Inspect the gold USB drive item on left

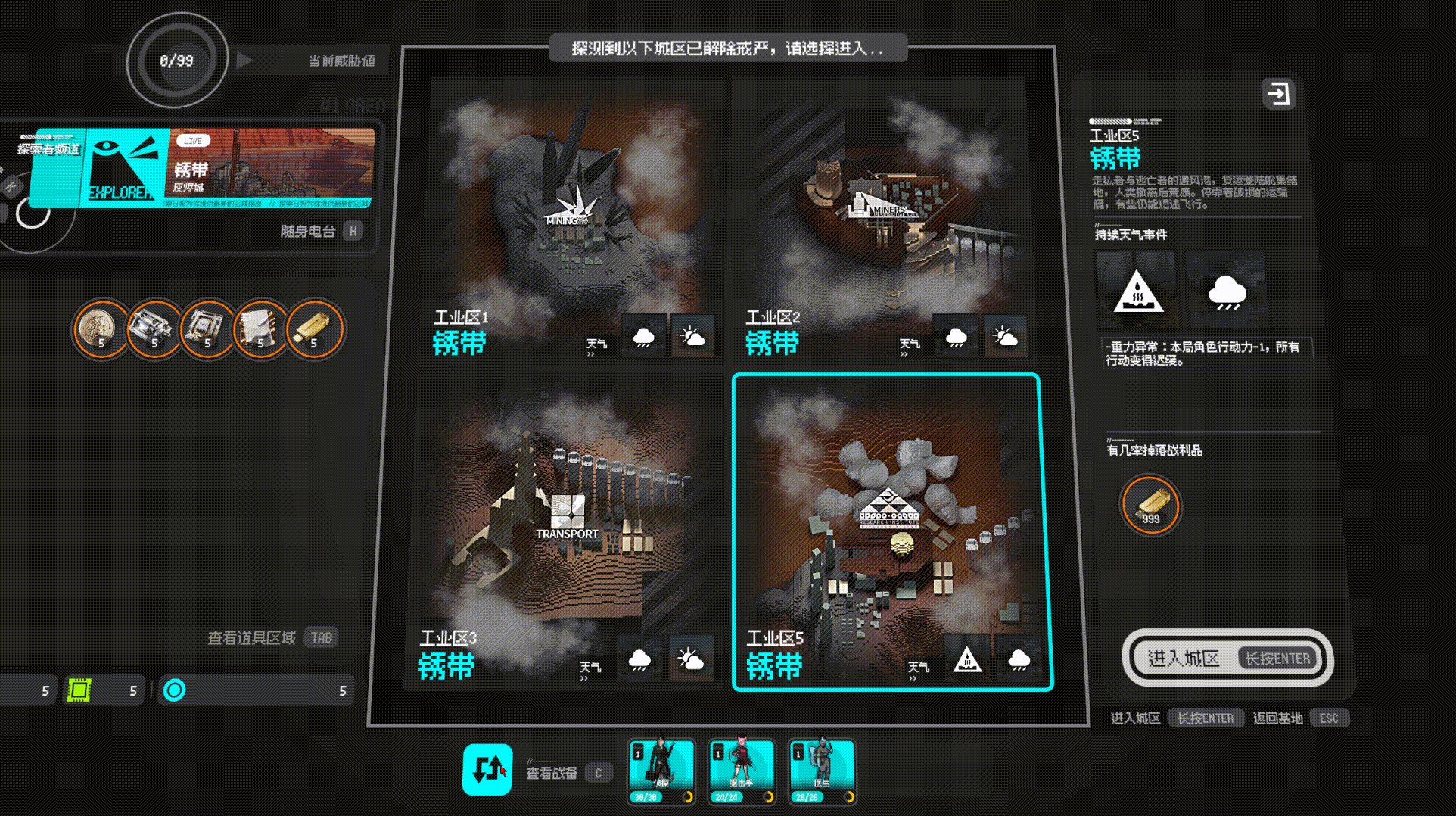pyautogui.click(x=314, y=329)
